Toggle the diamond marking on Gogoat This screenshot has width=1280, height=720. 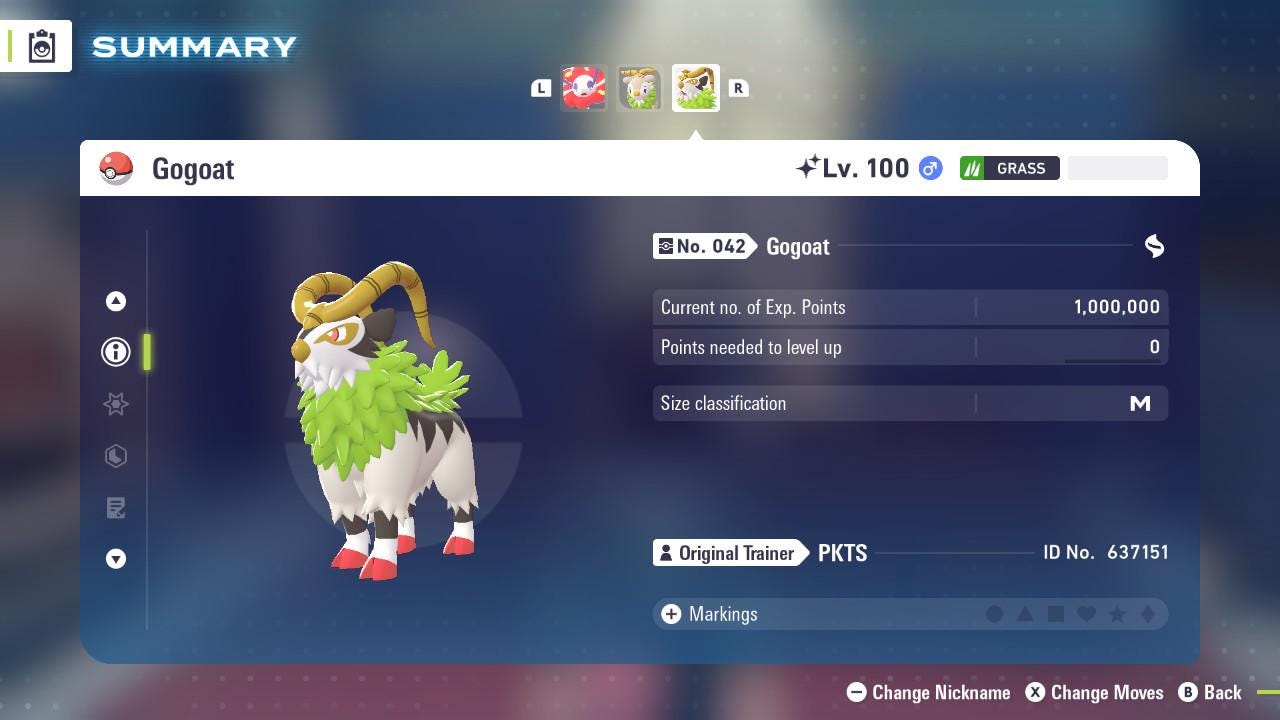pyautogui.click(x=1148, y=614)
